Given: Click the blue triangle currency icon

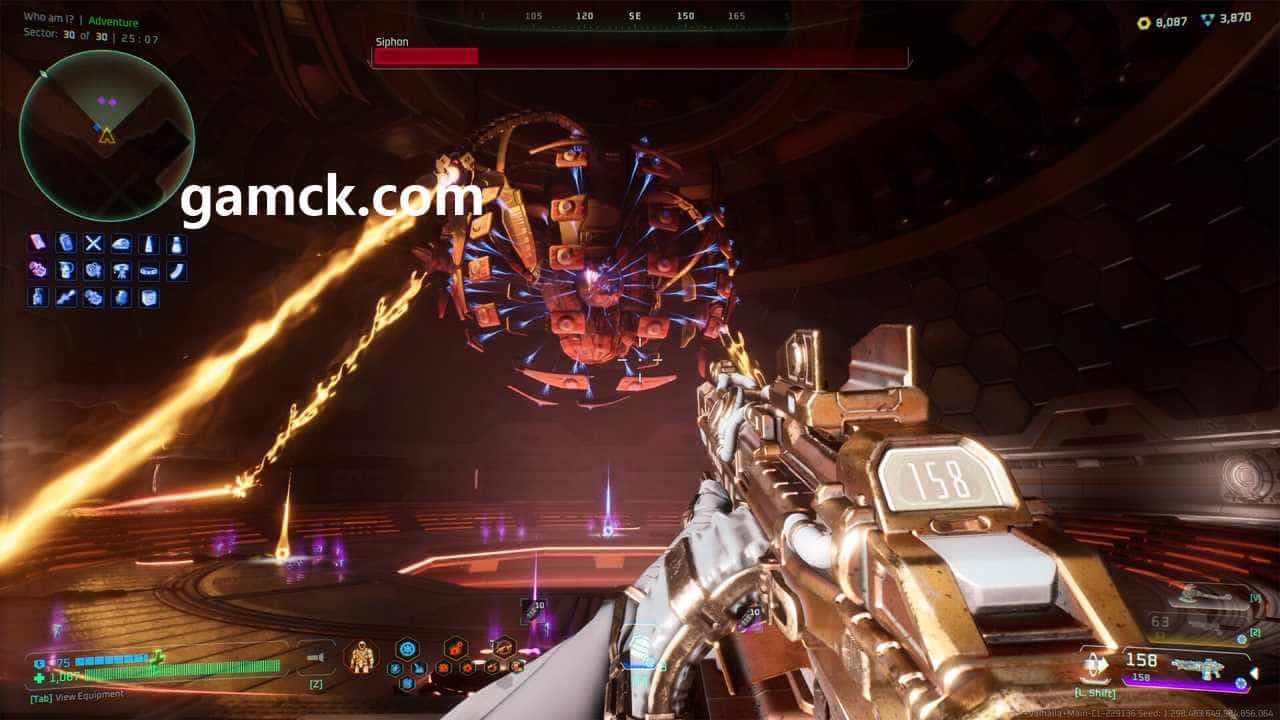Looking at the screenshot, I should pos(1209,20).
